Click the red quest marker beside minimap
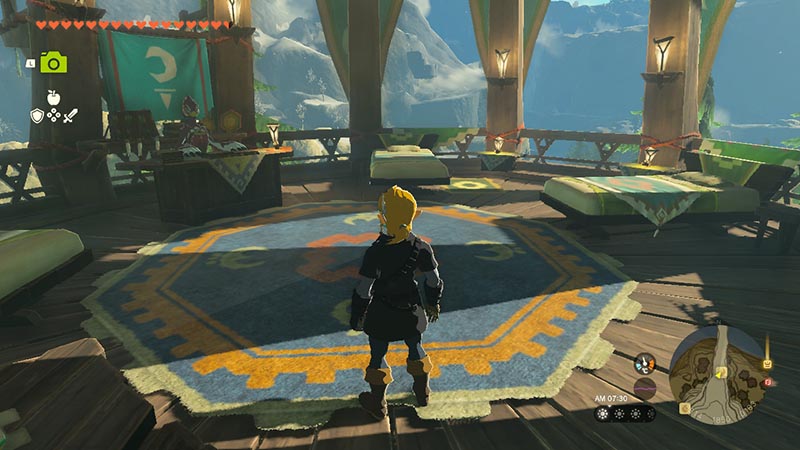This screenshot has width=800, height=450. (768, 382)
